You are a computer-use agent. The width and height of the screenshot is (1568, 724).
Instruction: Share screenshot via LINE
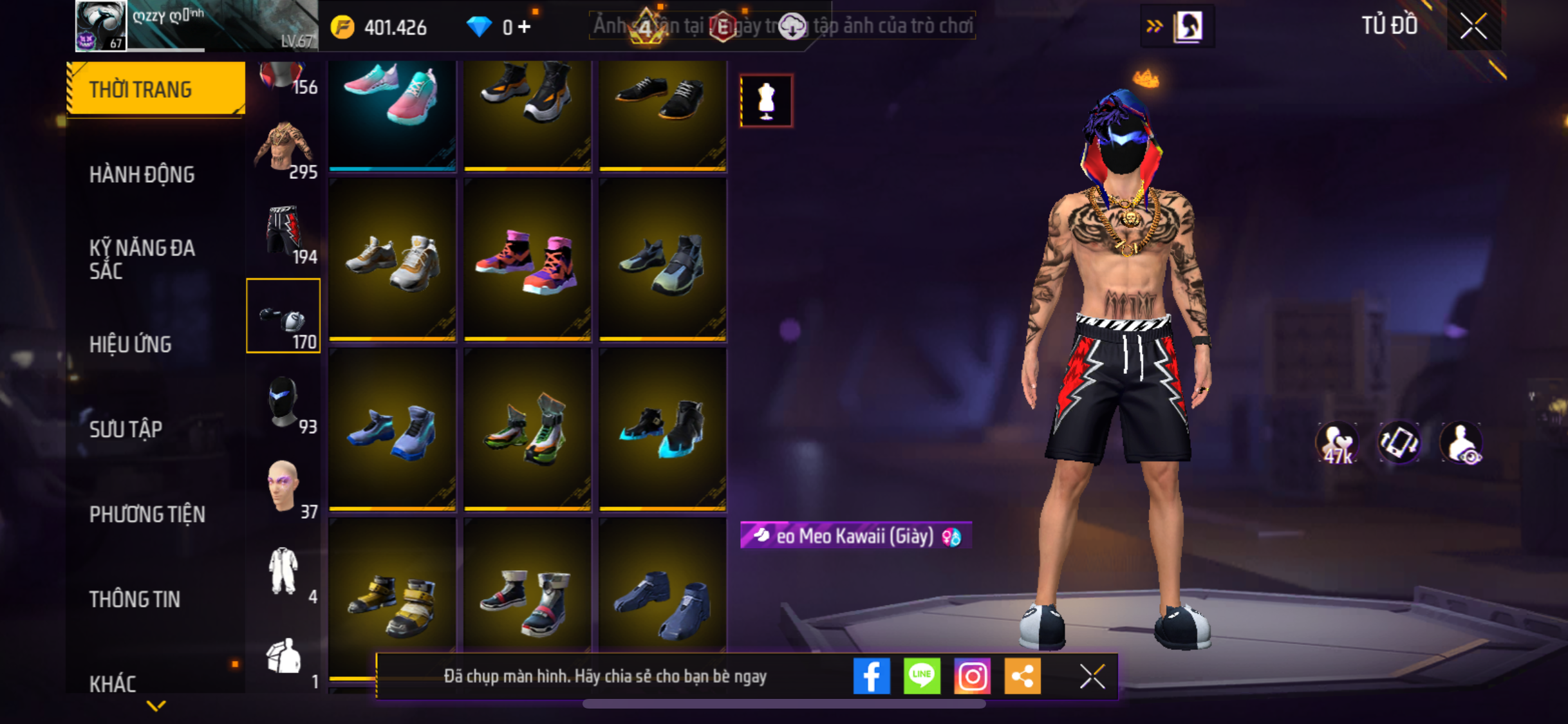click(x=922, y=676)
